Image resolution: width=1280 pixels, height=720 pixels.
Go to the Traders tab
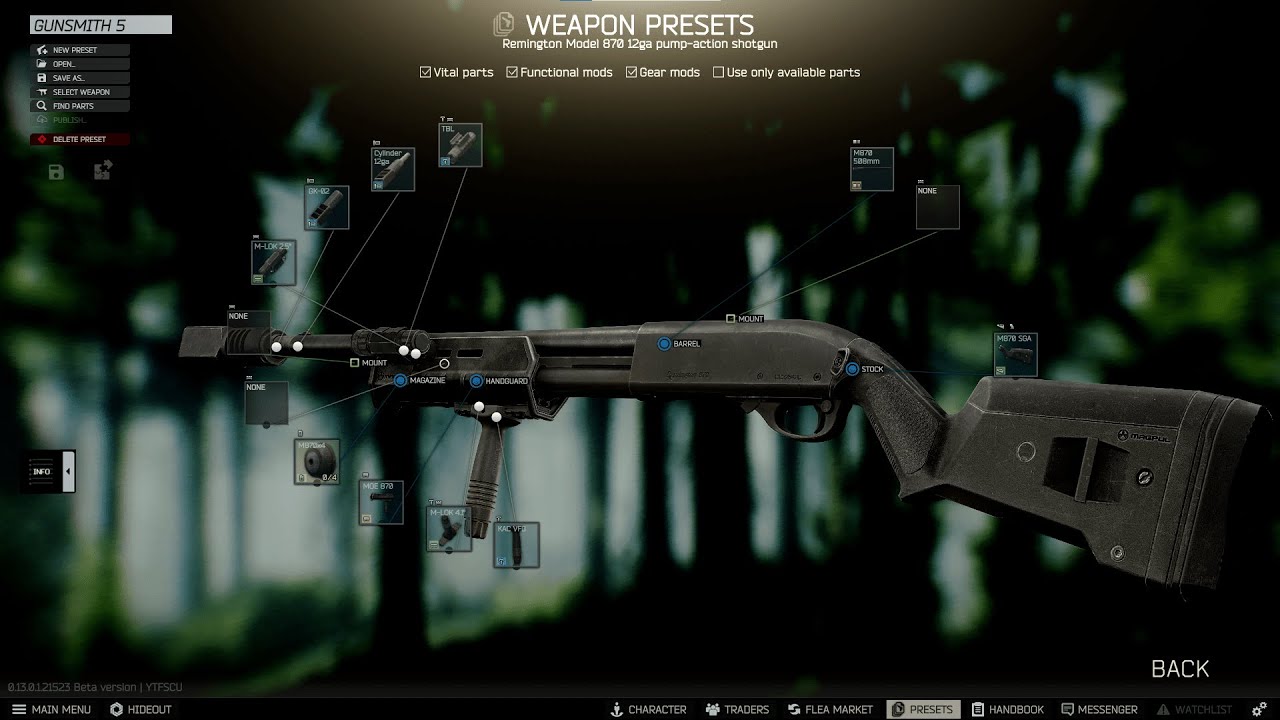737,709
